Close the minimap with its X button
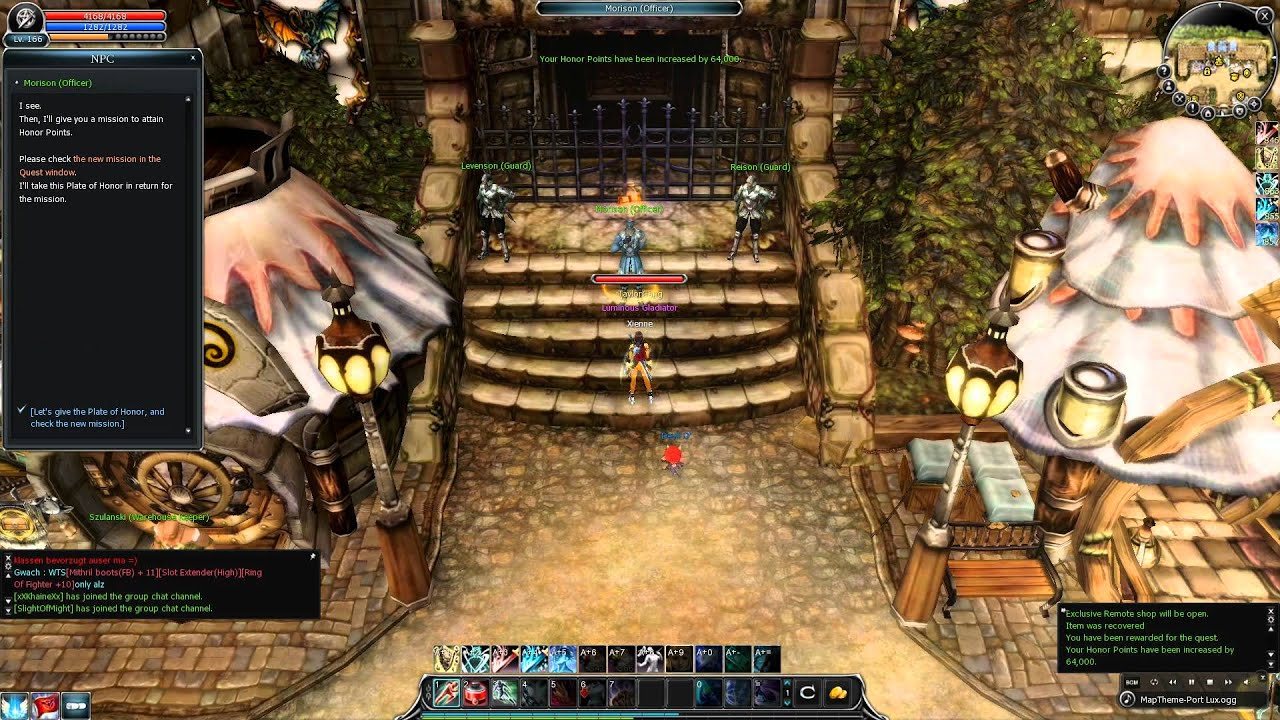This screenshot has width=1280, height=720. point(1265,16)
